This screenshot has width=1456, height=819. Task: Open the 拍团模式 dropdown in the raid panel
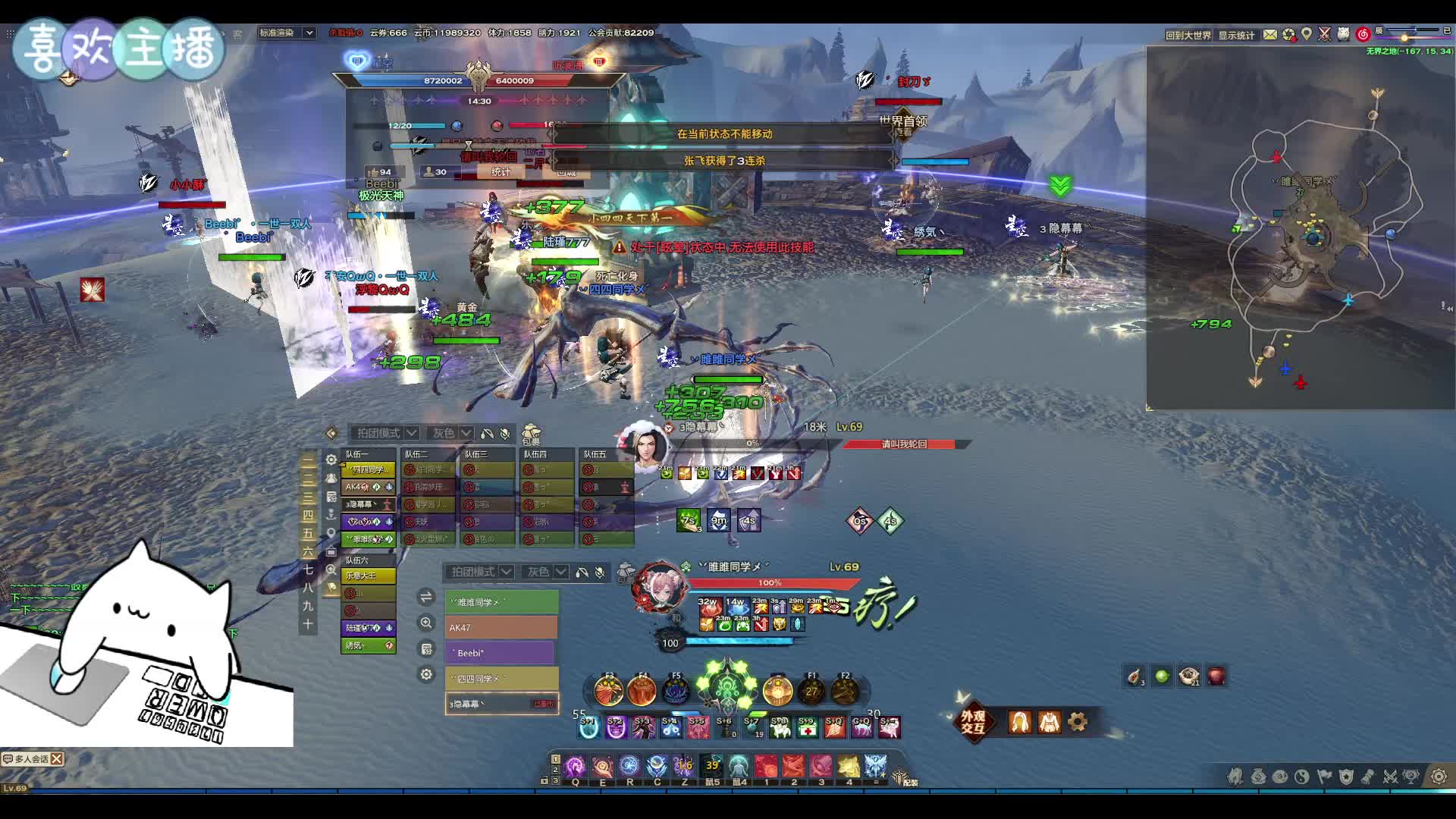coord(385,433)
